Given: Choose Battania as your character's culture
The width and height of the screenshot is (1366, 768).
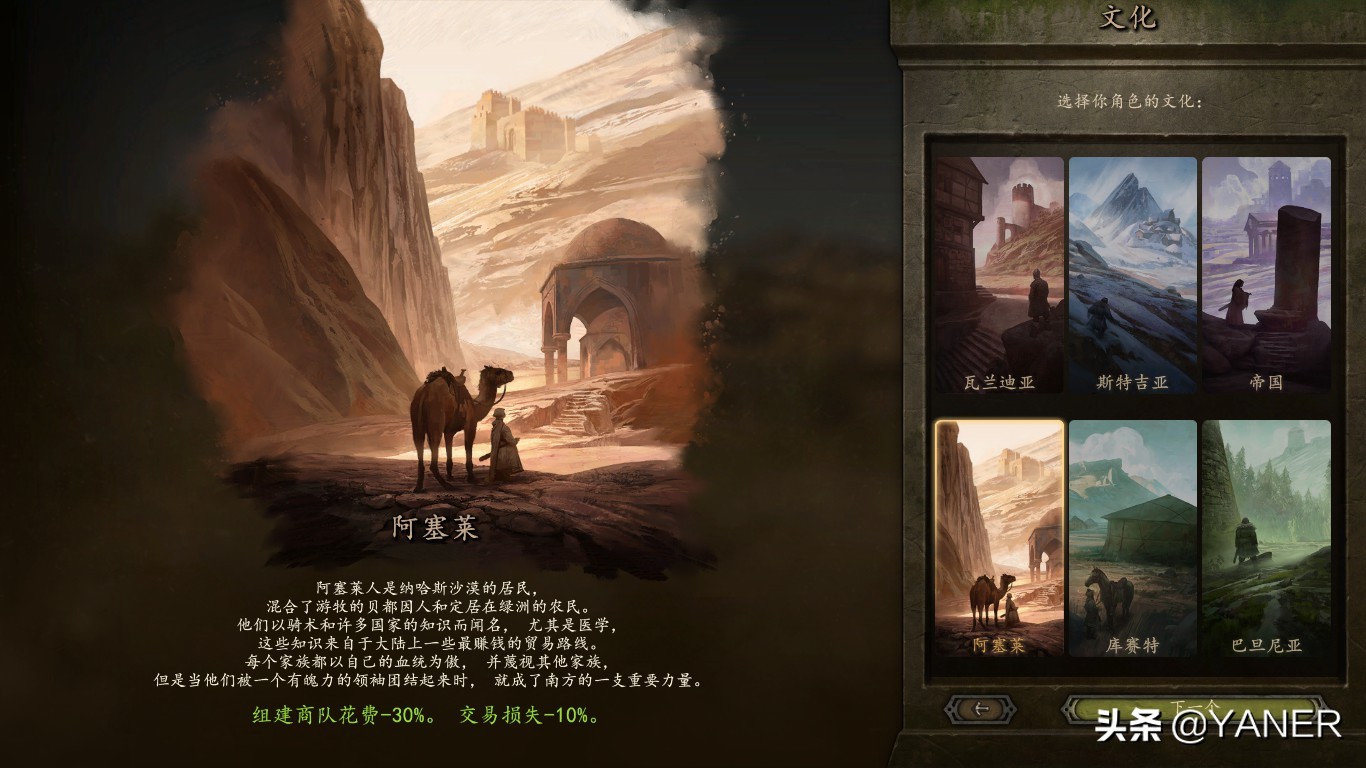Looking at the screenshot, I should (x=1268, y=545).
